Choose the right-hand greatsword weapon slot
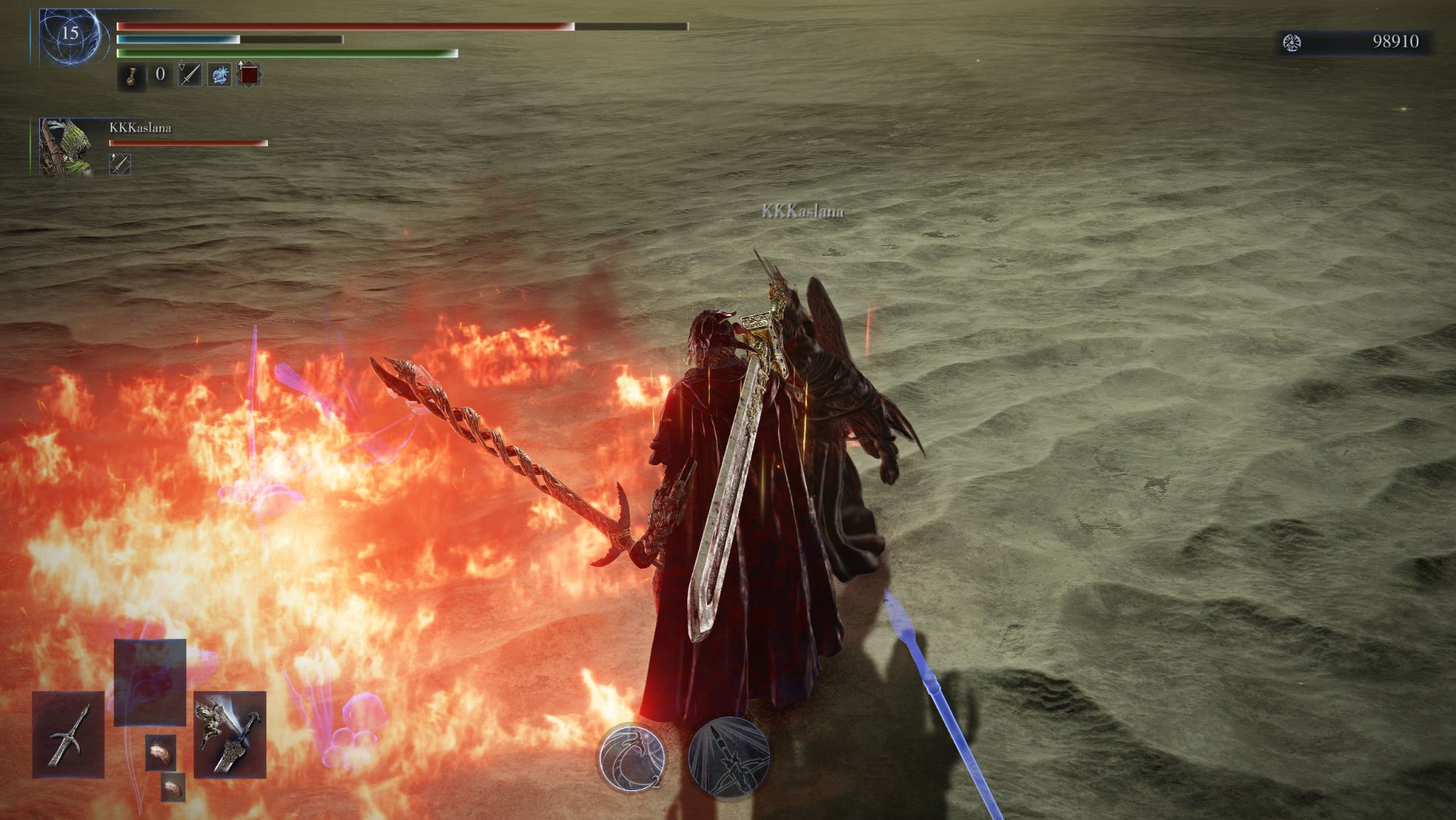This screenshot has height=820, width=1456. 230,735
